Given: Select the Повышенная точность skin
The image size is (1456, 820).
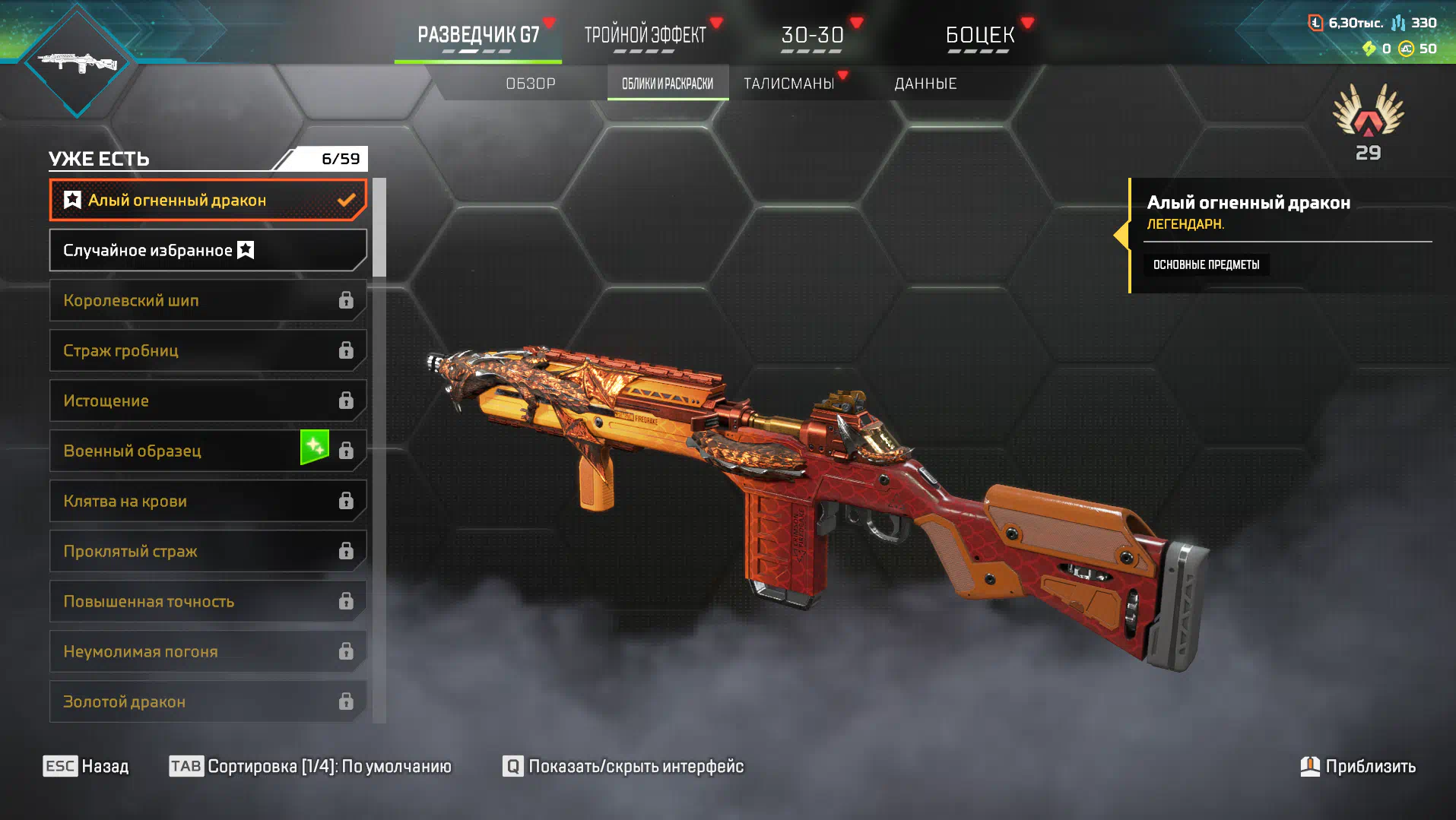Looking at the screenshot, I should click(208, 601).
